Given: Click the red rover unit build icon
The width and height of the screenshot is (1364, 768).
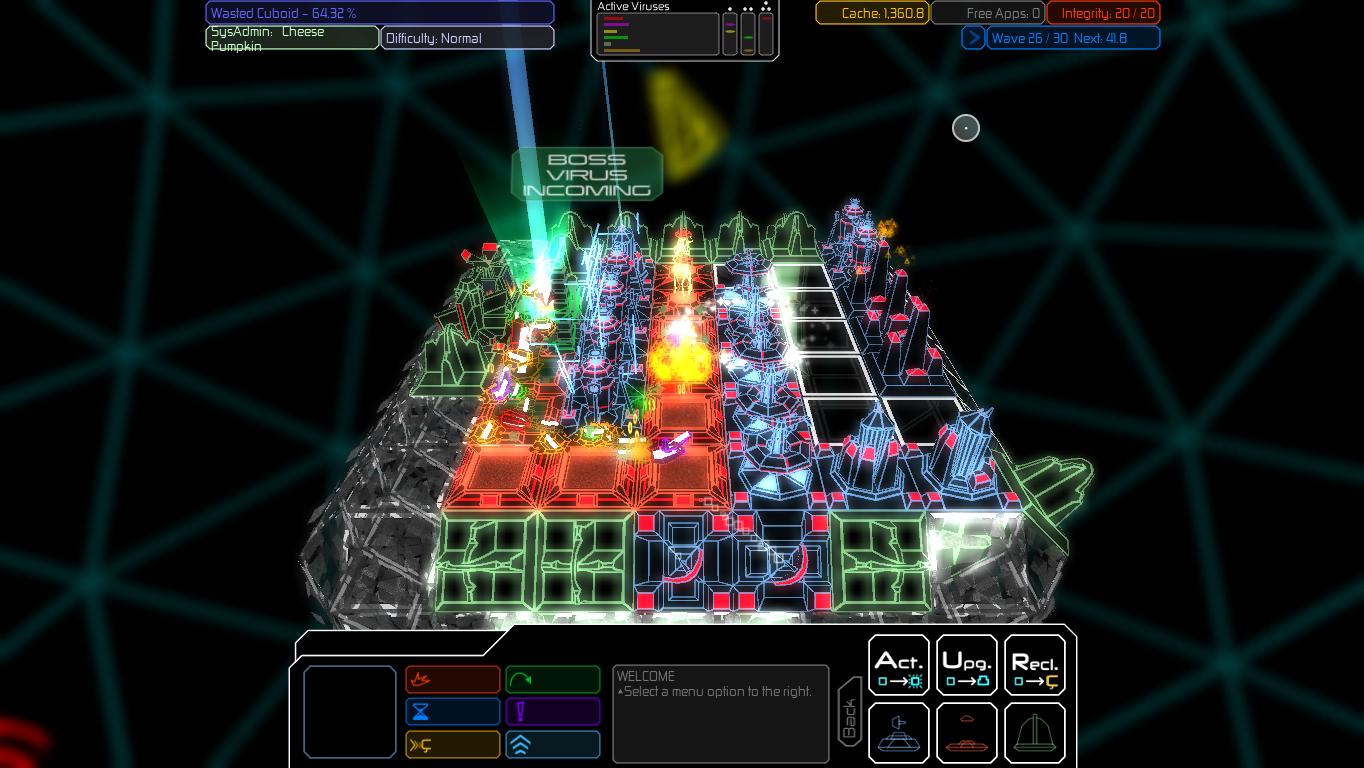Looking at the screenshot, I should [966, 732].
